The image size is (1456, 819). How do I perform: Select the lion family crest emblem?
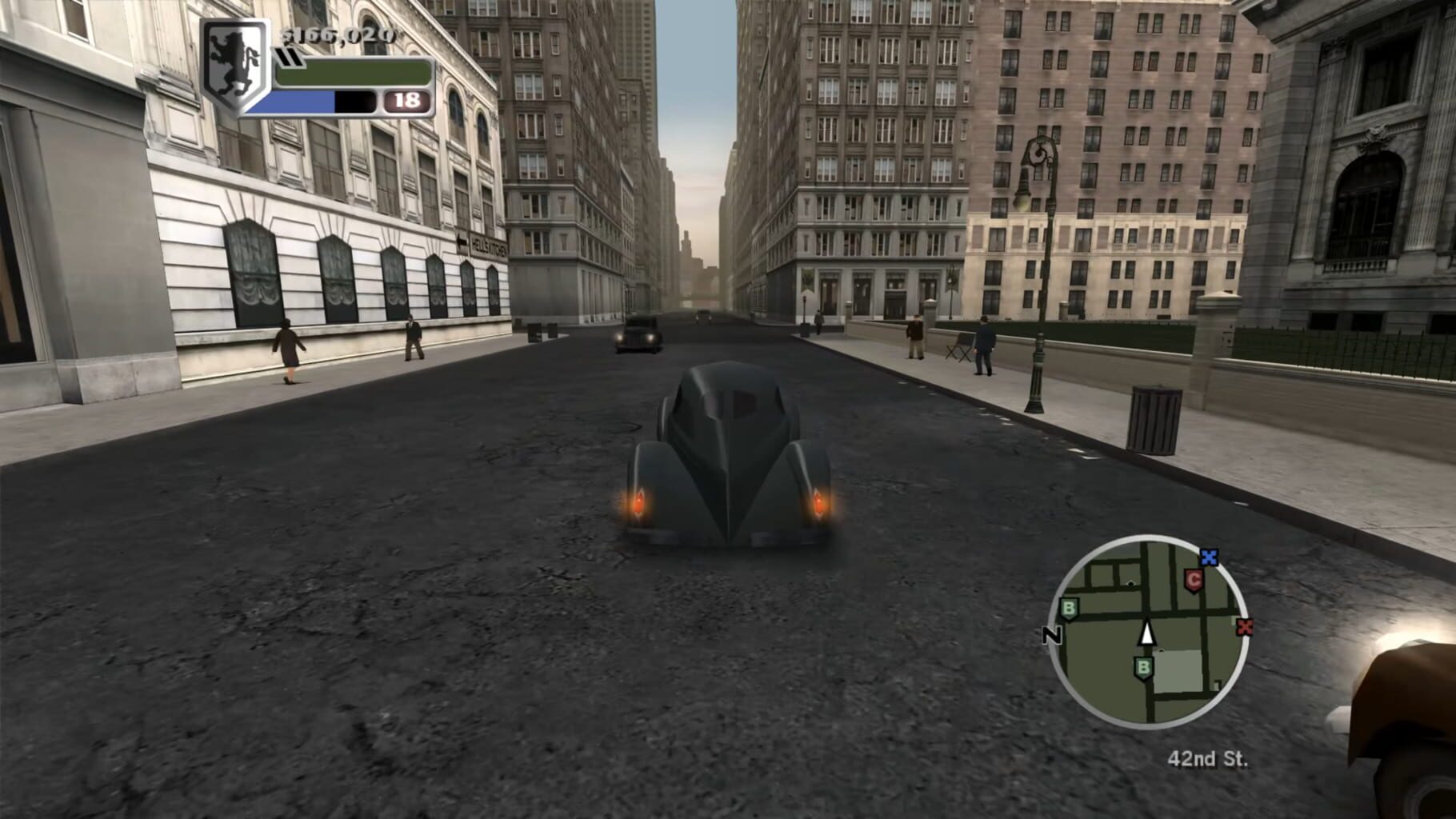233,61
